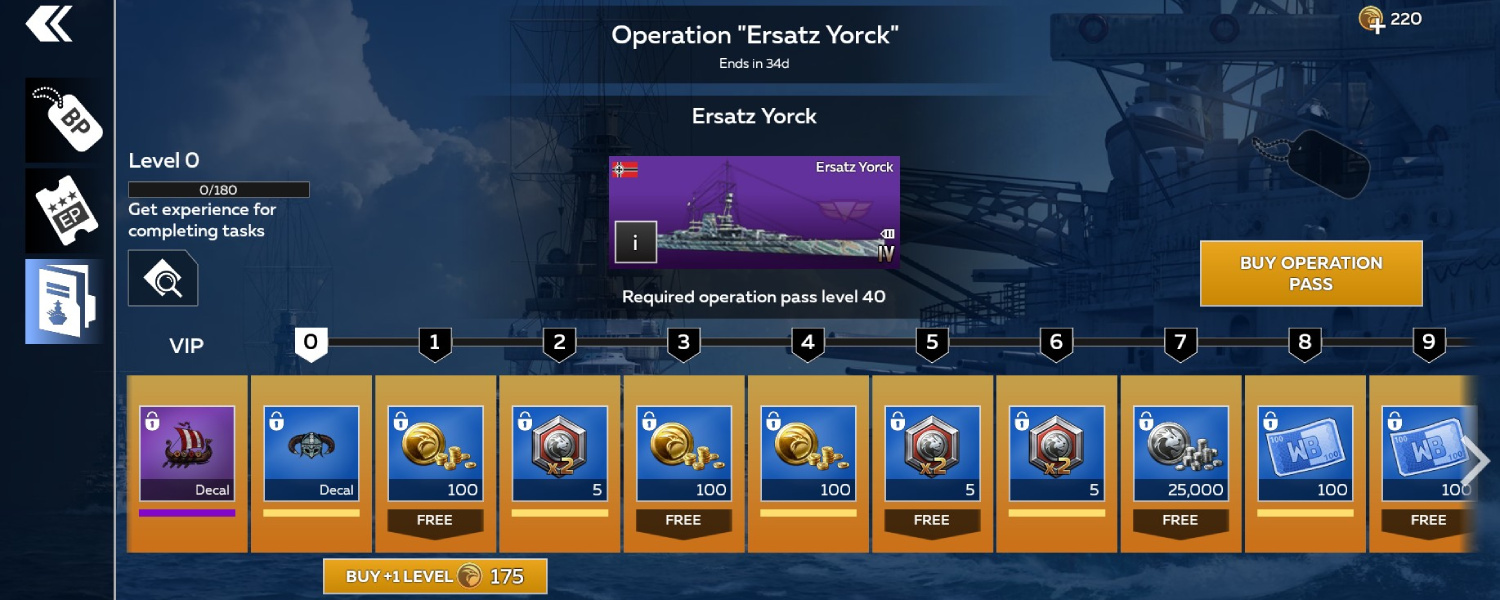Show Ersatz Yorck ship info
The image size is (1500, 600).
coord(635,242)
